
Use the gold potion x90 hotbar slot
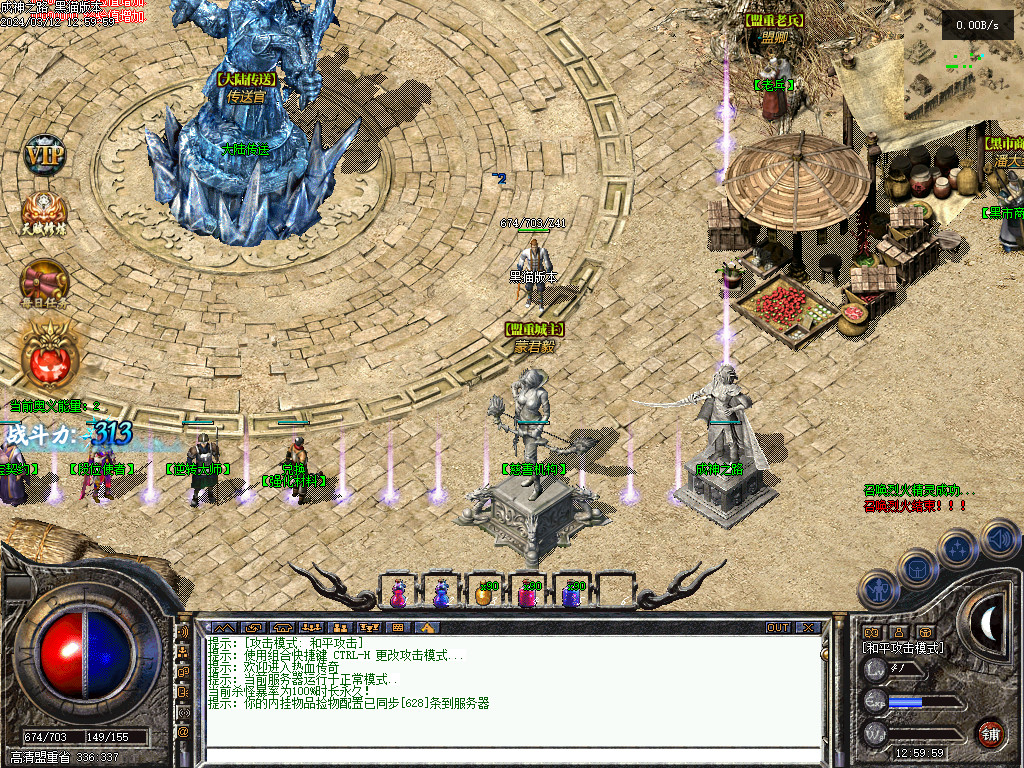[x=484, y=593]
